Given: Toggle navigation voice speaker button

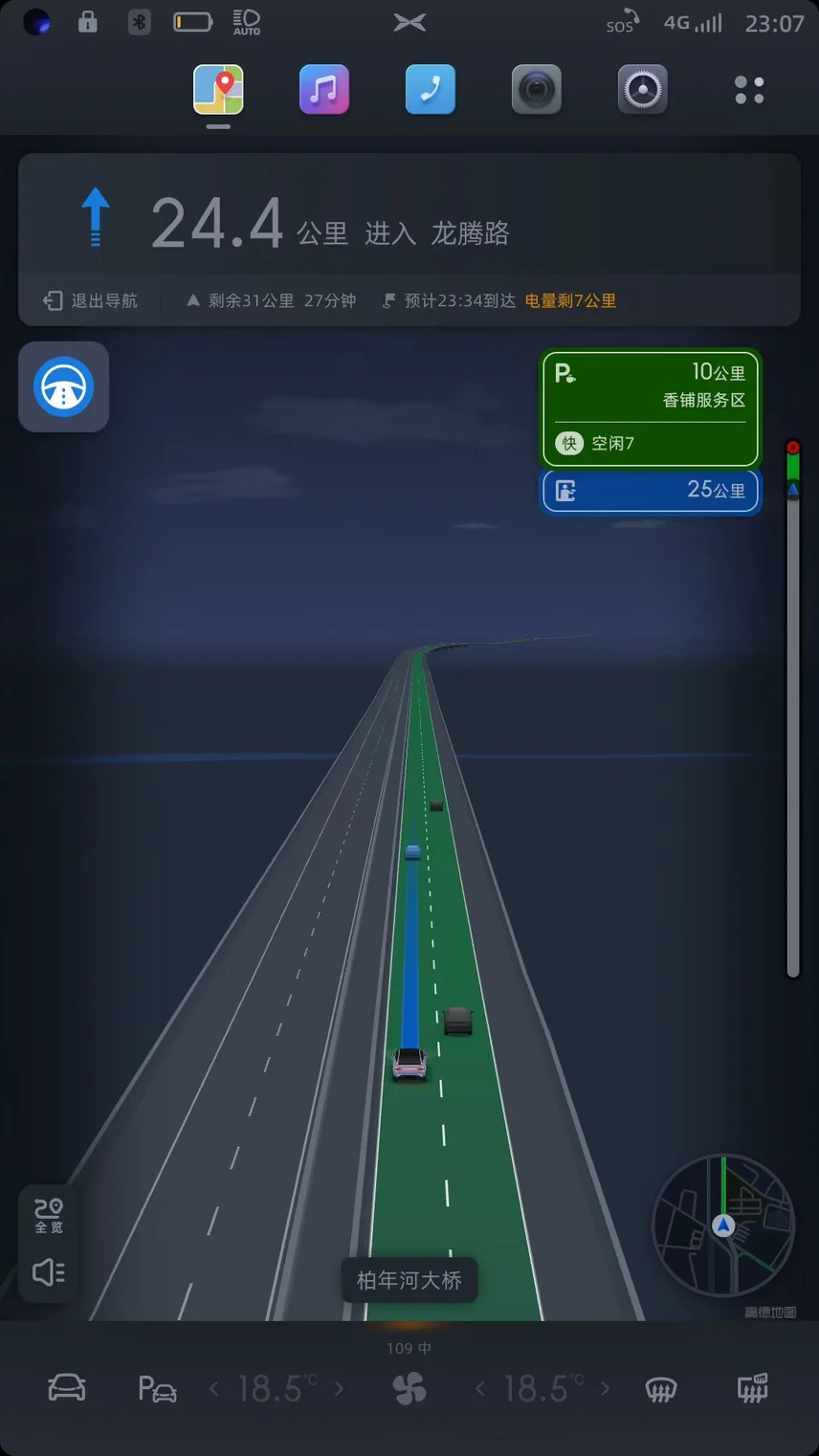Looking at the screenshot, I should pyautogui.click(x=49, y=1271).
